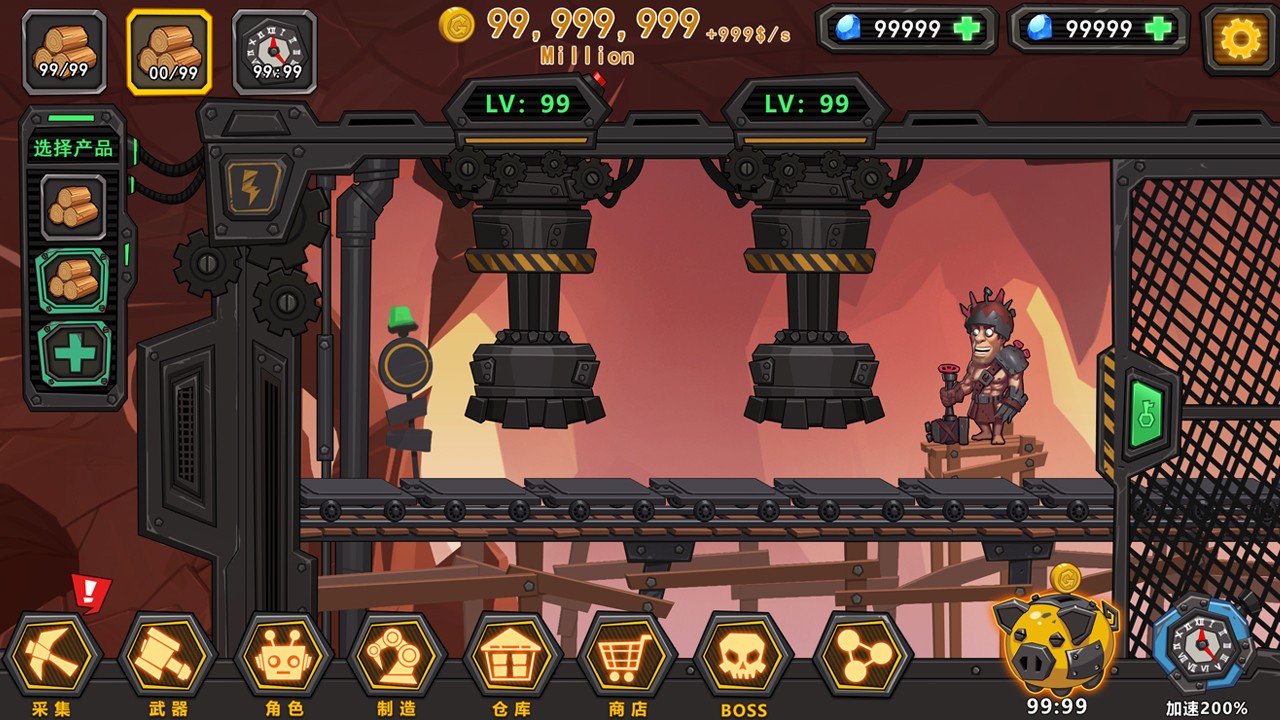Screen dimensions: 1280x720
Task: Activate the 加速200% speed-up clock
Action: (1202, 646)
